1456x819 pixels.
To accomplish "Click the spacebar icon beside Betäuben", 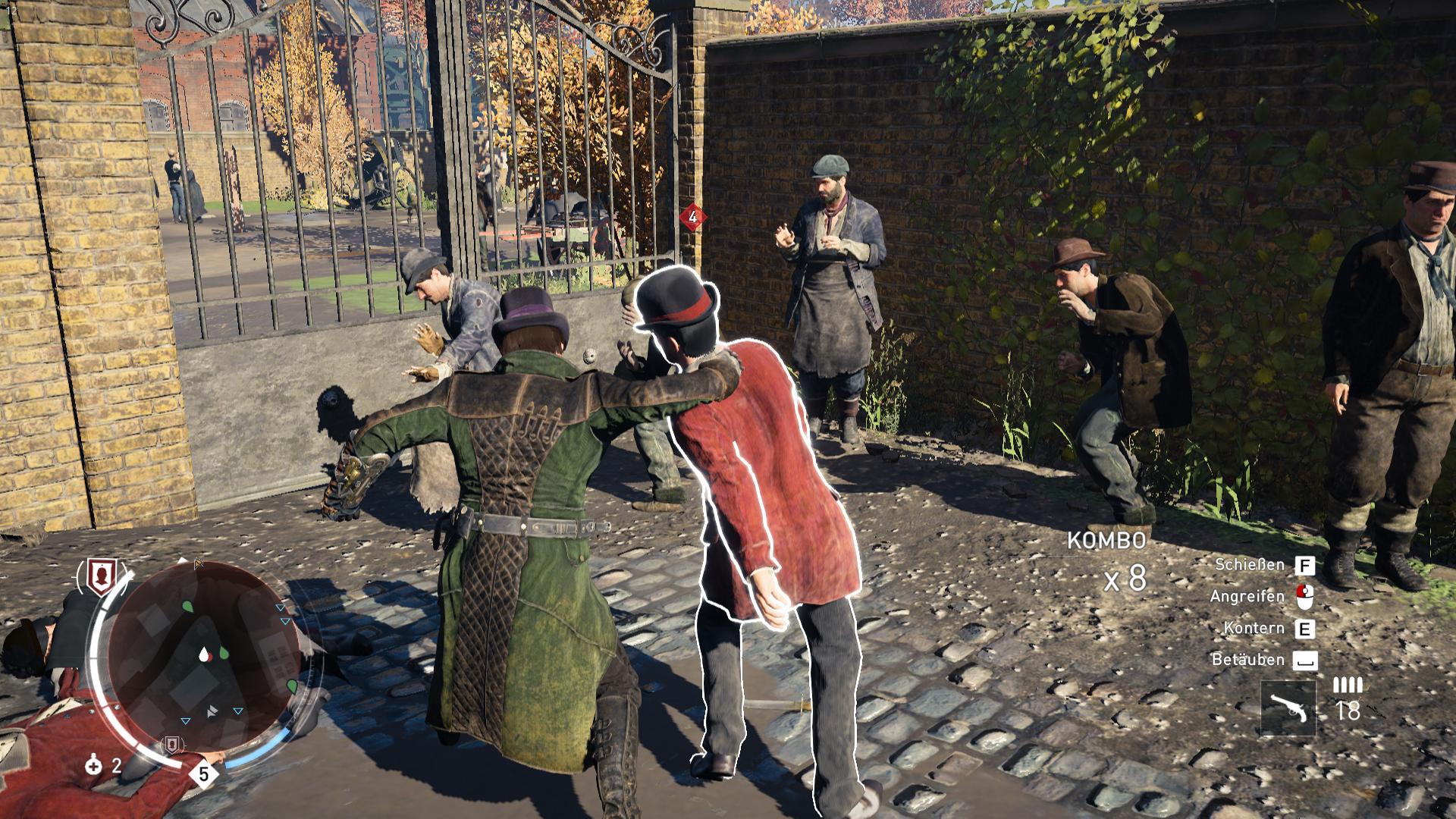I will (1305, 660).
